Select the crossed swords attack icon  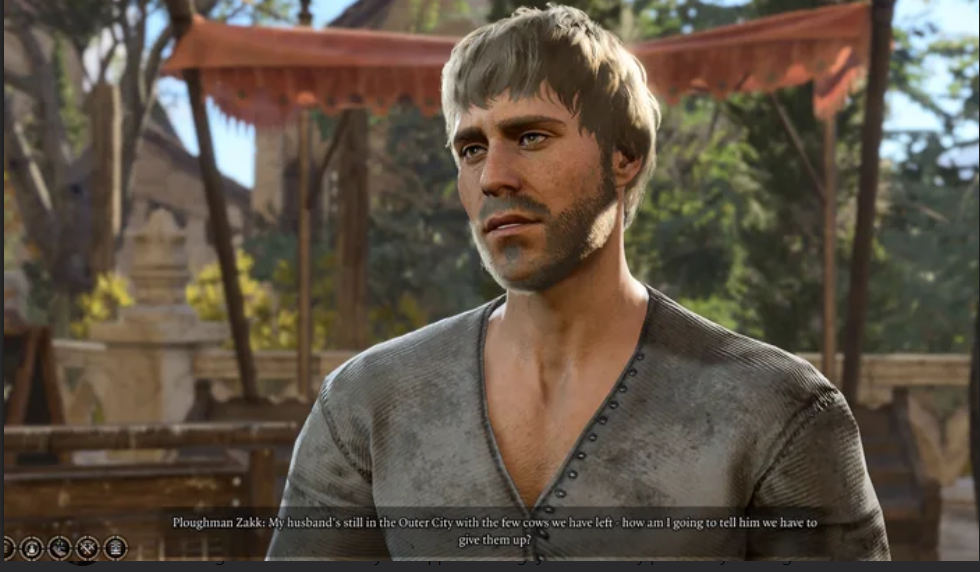coord(88,548)
